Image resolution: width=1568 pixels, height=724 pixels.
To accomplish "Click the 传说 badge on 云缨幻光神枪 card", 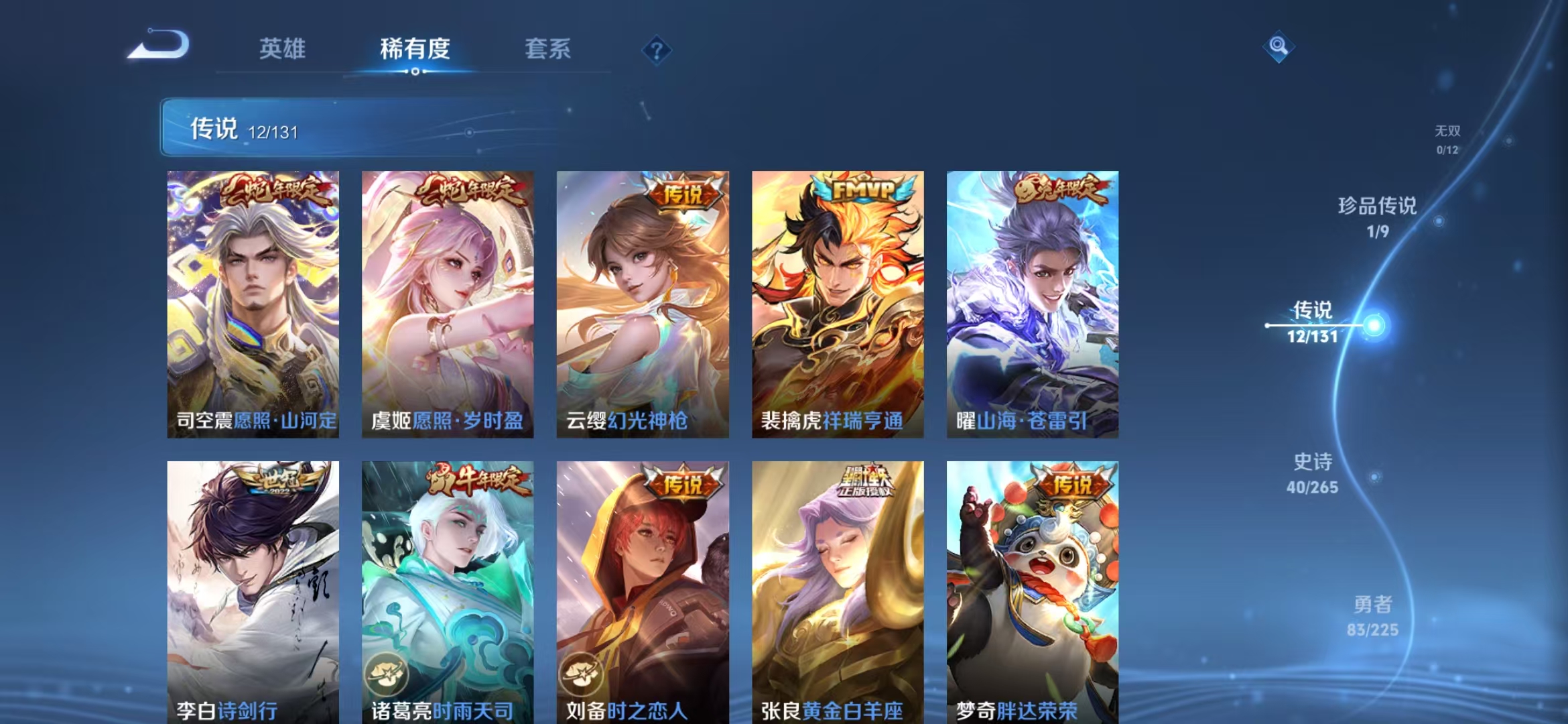I will click(x=683, y=192).
